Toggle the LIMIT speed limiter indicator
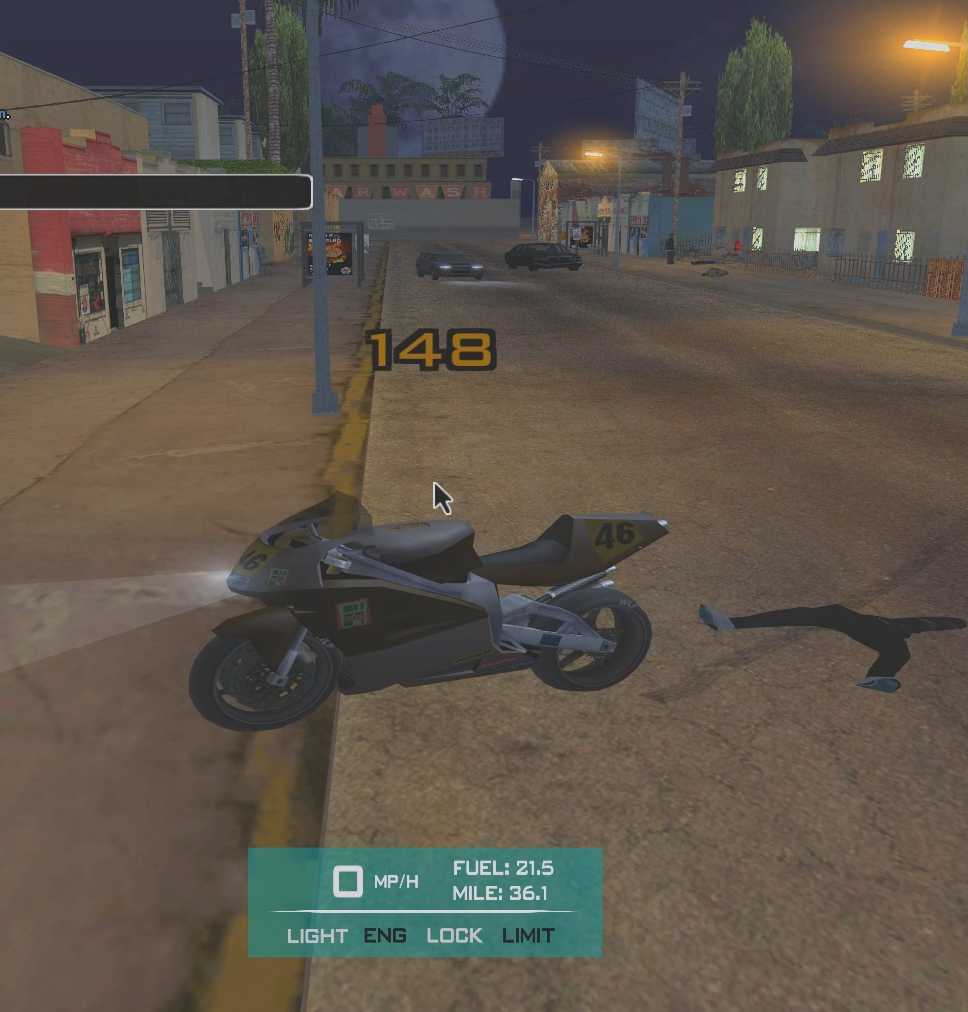Image resolution: width=968 pixels, height=1012 pixels. click(x=528, y=936)
